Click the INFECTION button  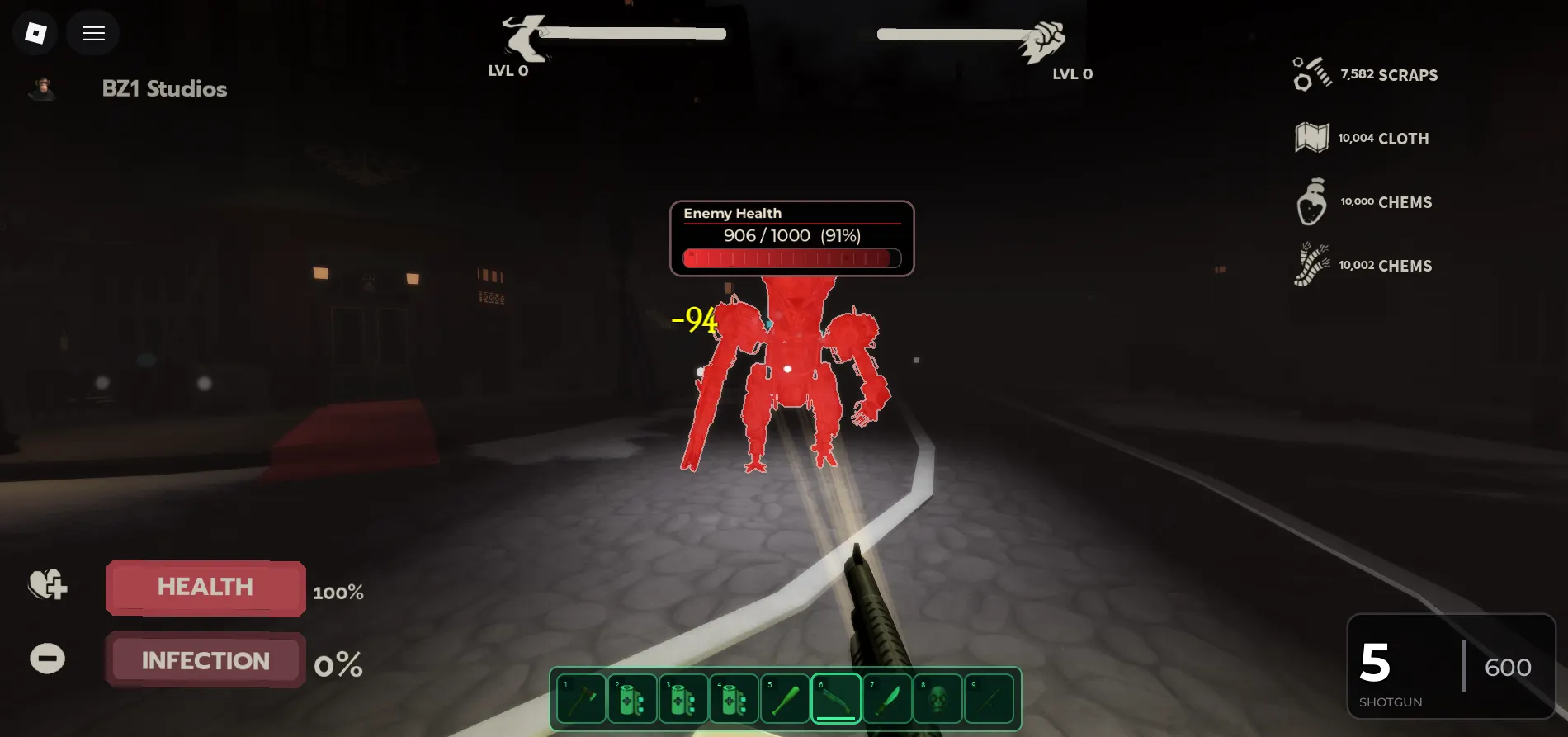coord(205,659)
